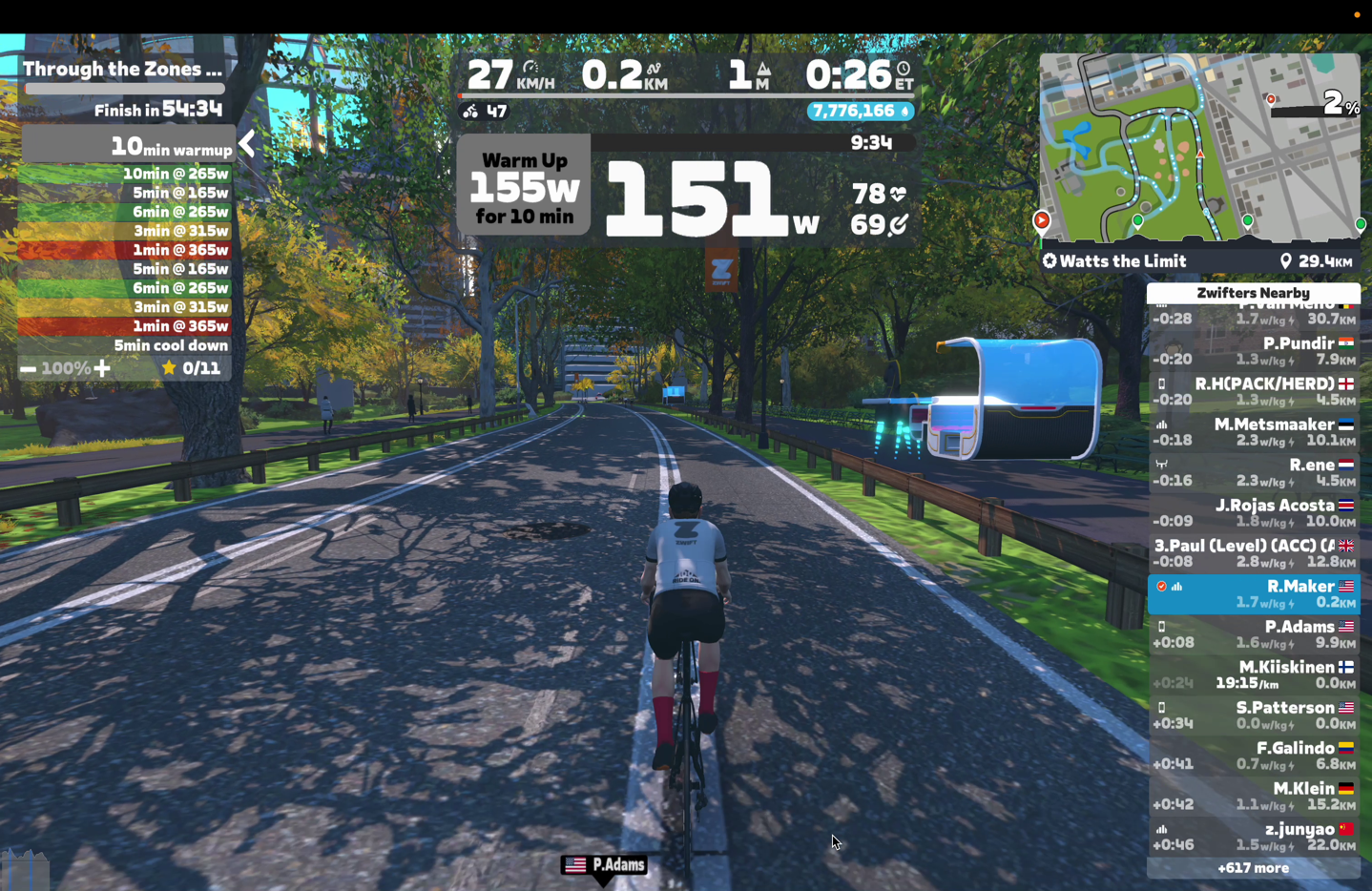Select the R.H(PACK/HERD) rider row

pos(1253,391)
